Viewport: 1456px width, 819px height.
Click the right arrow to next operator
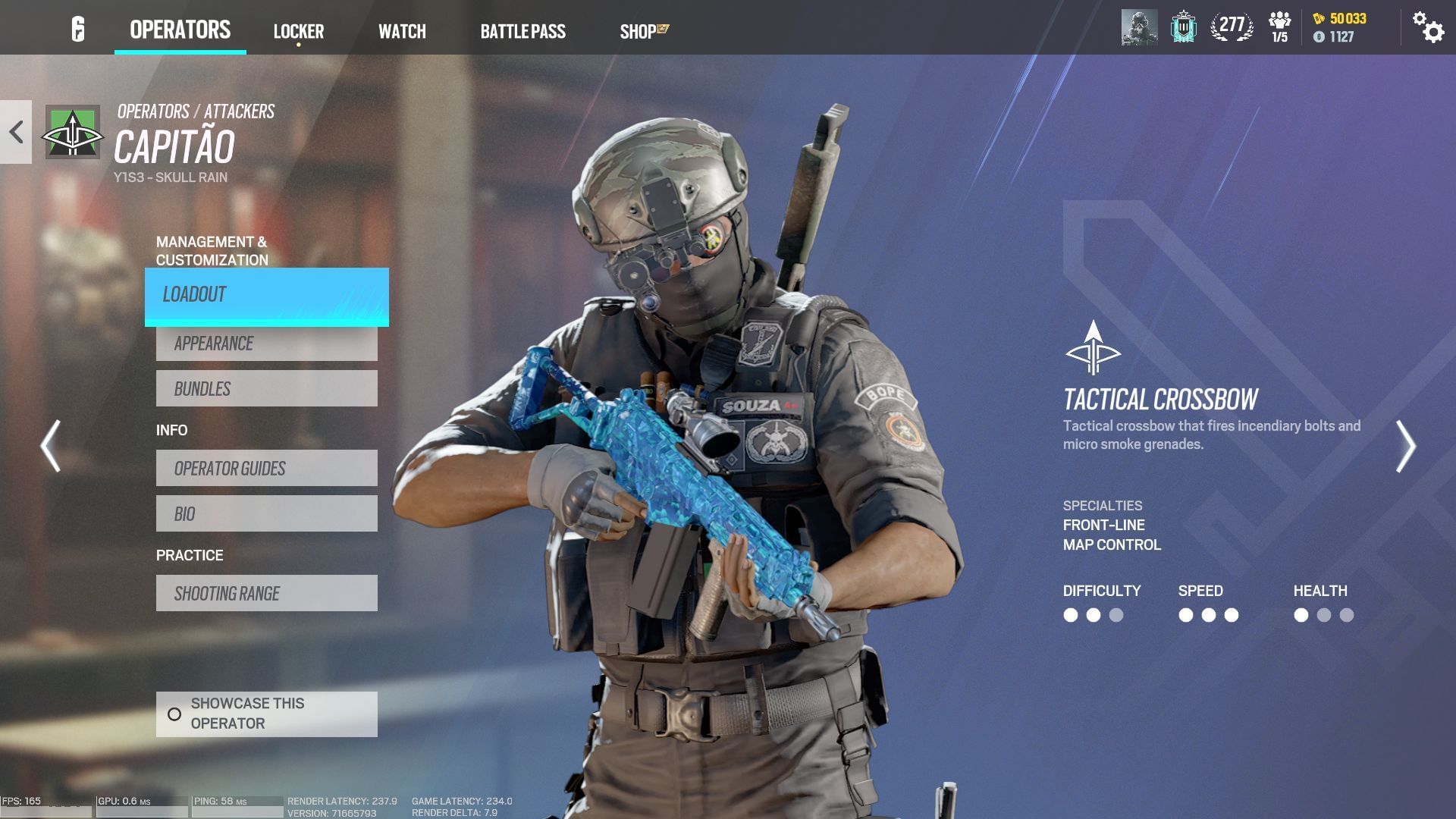click(x=1408, y=446)
